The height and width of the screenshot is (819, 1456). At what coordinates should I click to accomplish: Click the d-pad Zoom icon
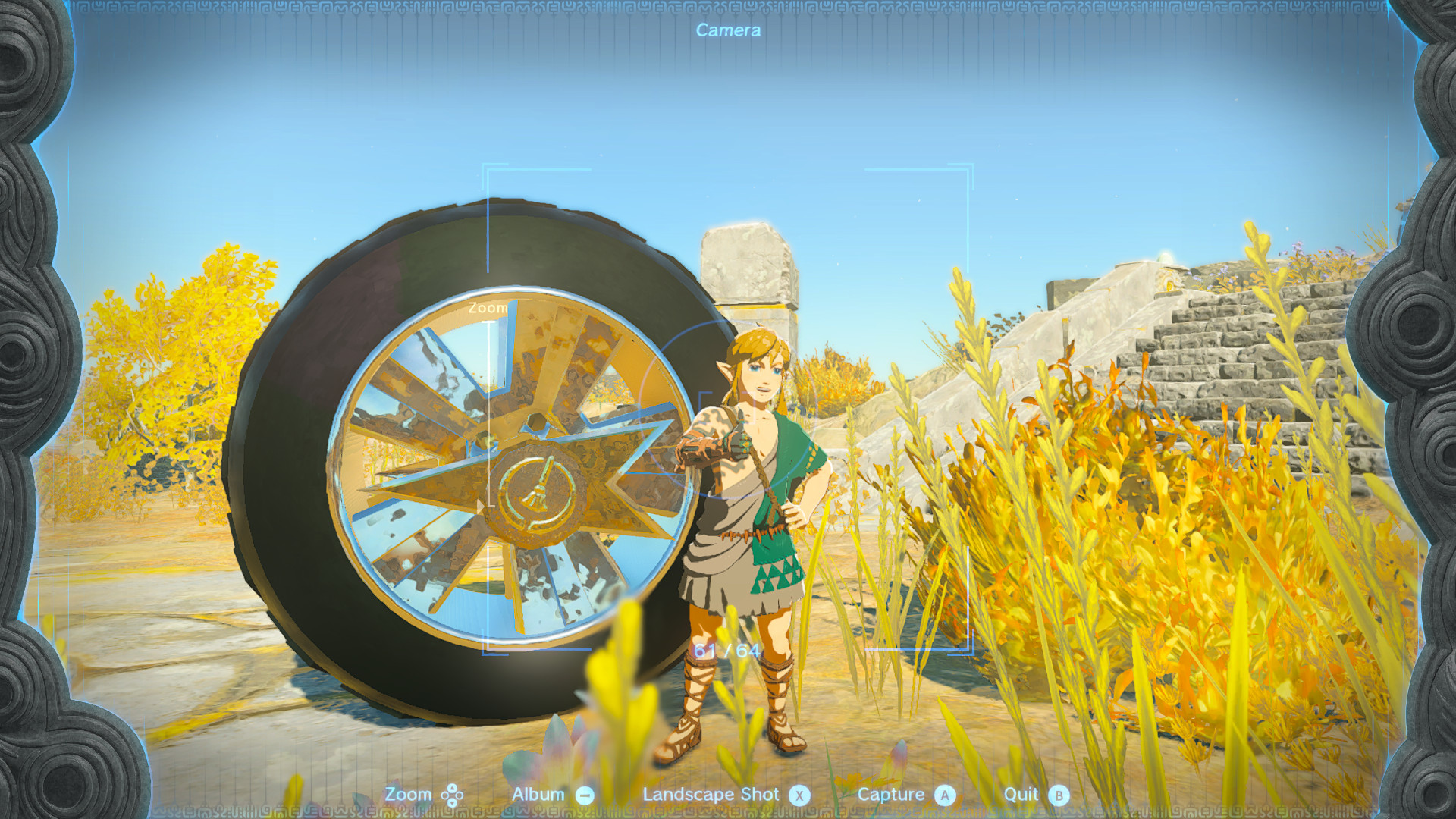[x=453, y=795]
